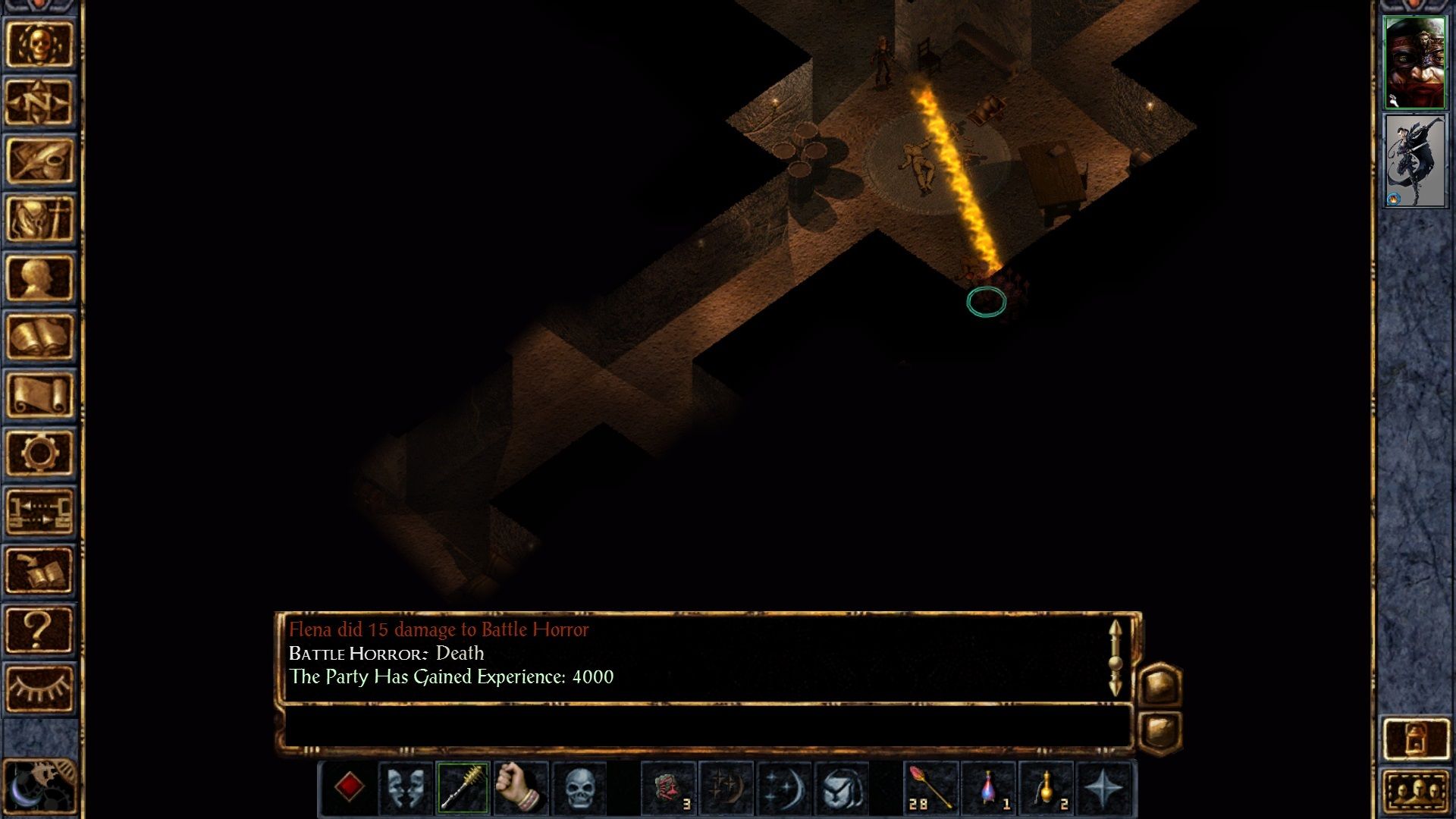Open the journal with the quill icon

[x=42, y=155]
